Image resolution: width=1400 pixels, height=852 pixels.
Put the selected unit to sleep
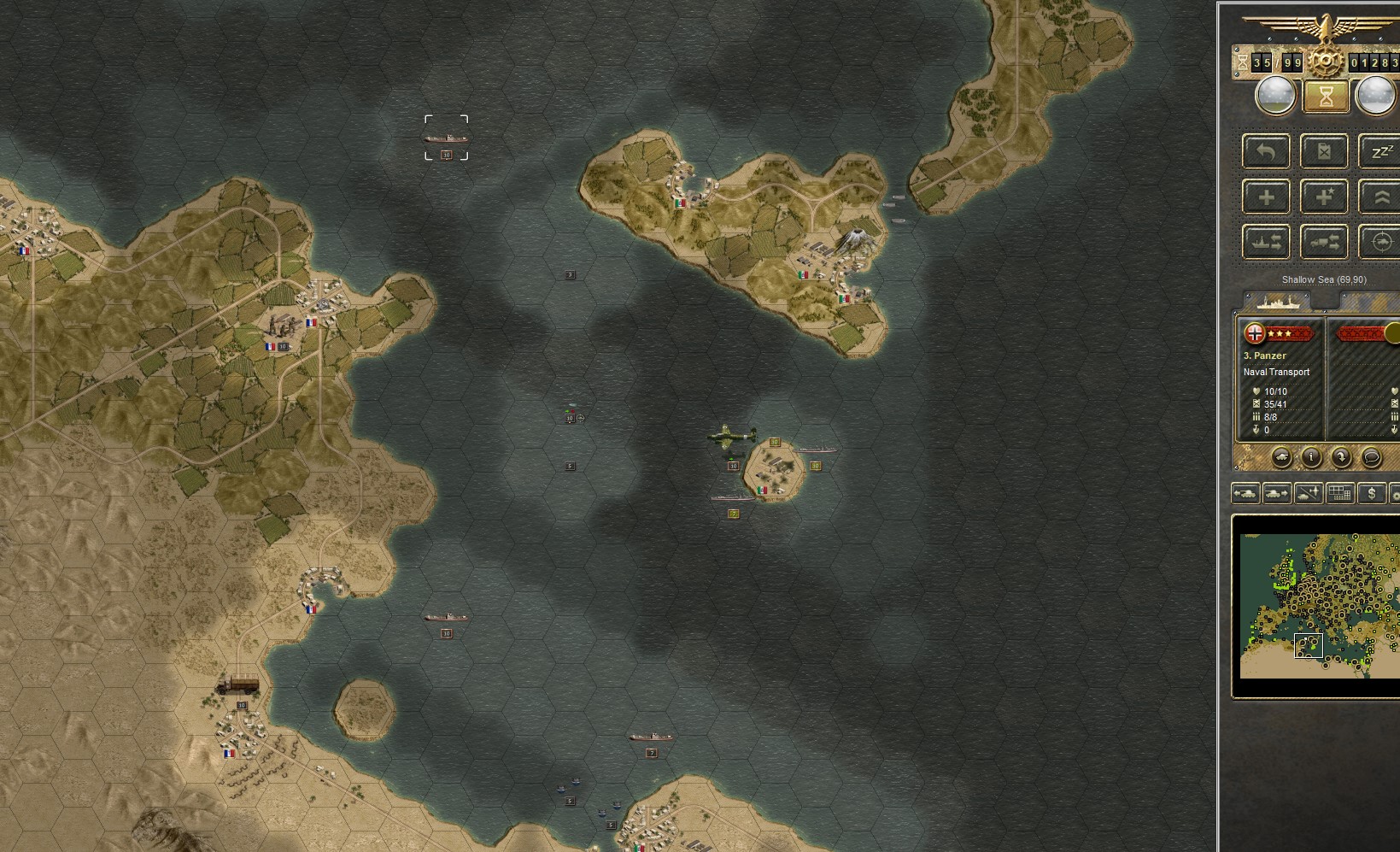click(1383, 151)
